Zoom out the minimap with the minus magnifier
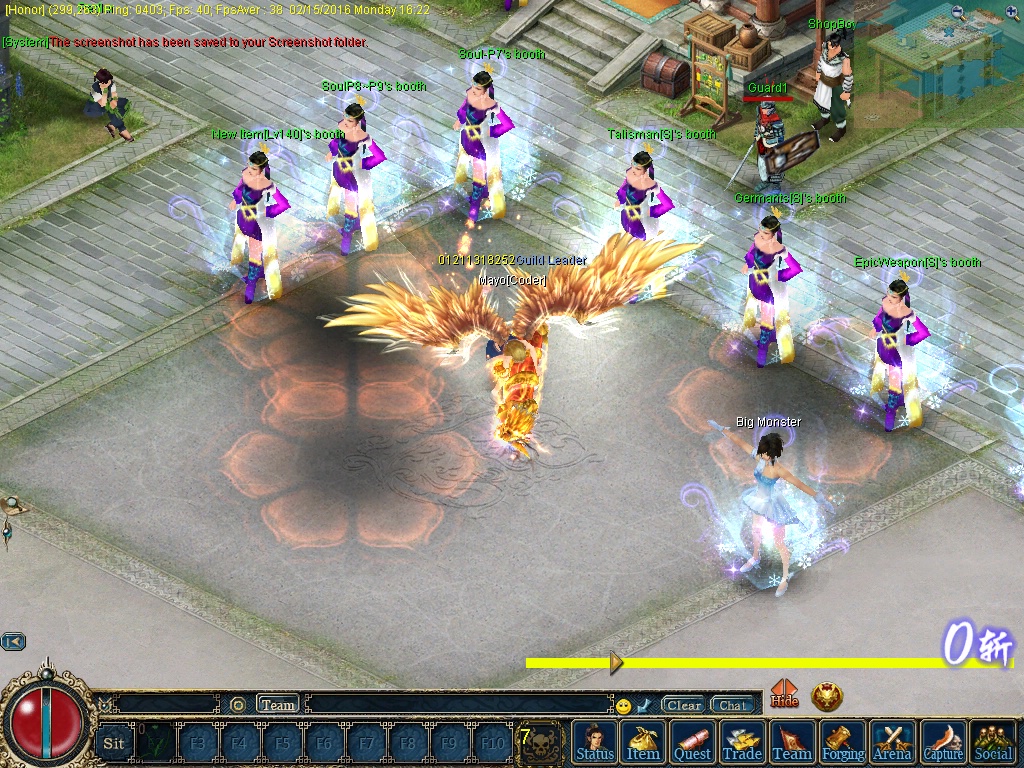This screenshot has height=768, width=1024. click(x=958, y=13)
